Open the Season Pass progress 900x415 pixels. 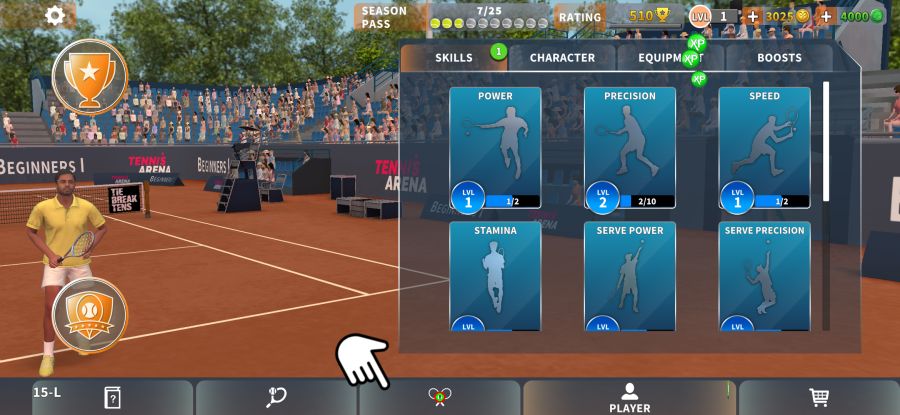[456, 17]
